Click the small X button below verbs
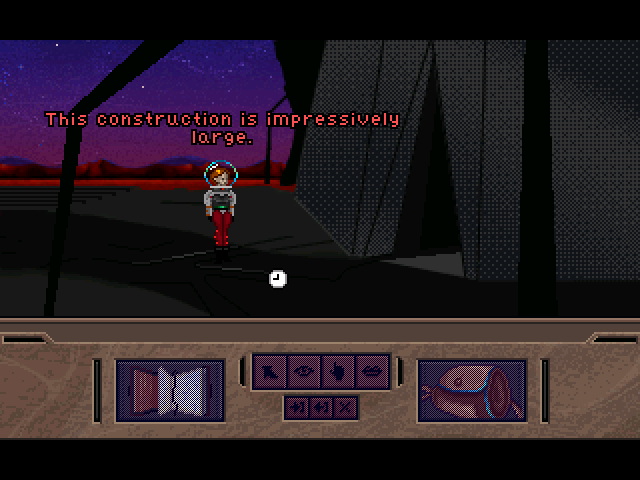 pos(345,407)
